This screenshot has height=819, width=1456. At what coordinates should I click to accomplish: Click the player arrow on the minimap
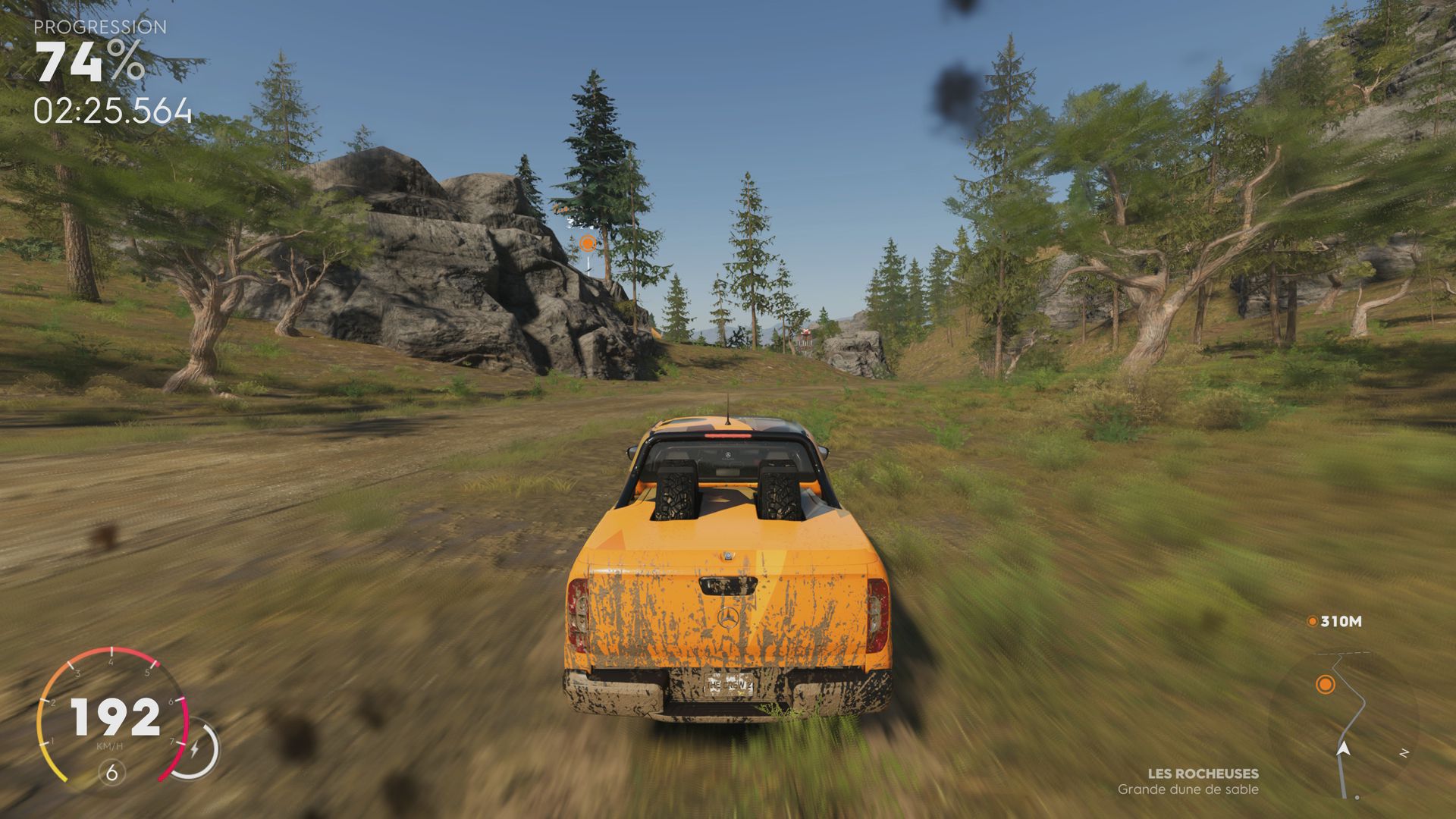pos(1344,749)
